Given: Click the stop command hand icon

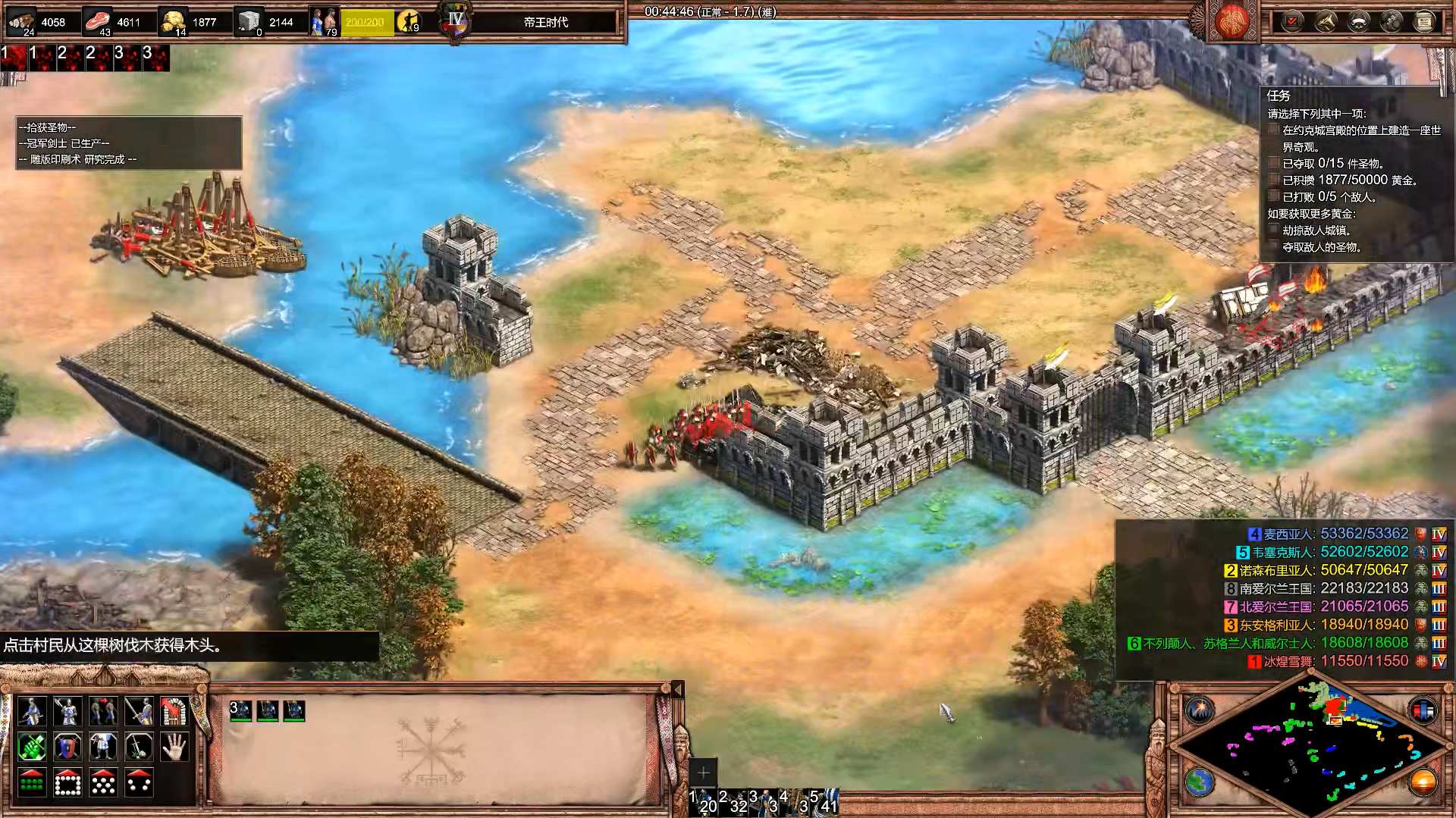Looking at the screenshot, I should click(x=174, y=747).
